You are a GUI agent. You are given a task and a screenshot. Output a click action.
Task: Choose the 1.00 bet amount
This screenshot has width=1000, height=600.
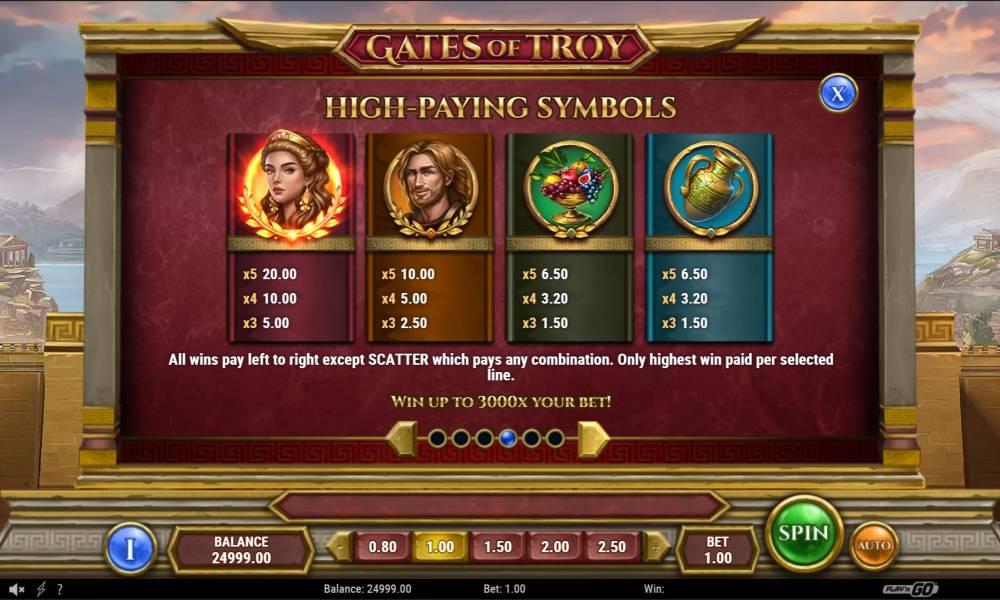pyautogui.click(x=440, y=547)
